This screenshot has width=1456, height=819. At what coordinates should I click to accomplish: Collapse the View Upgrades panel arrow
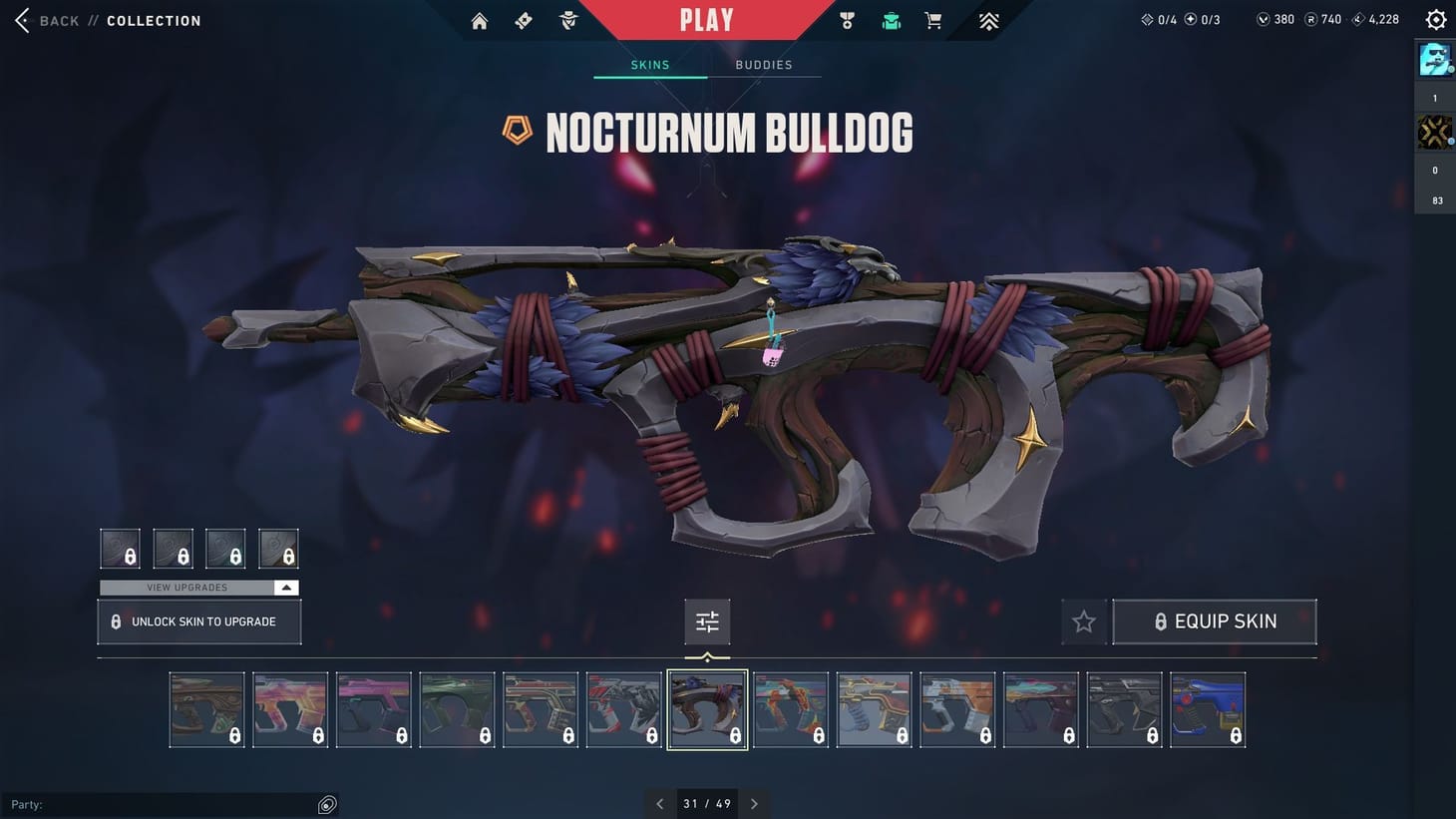287,587
